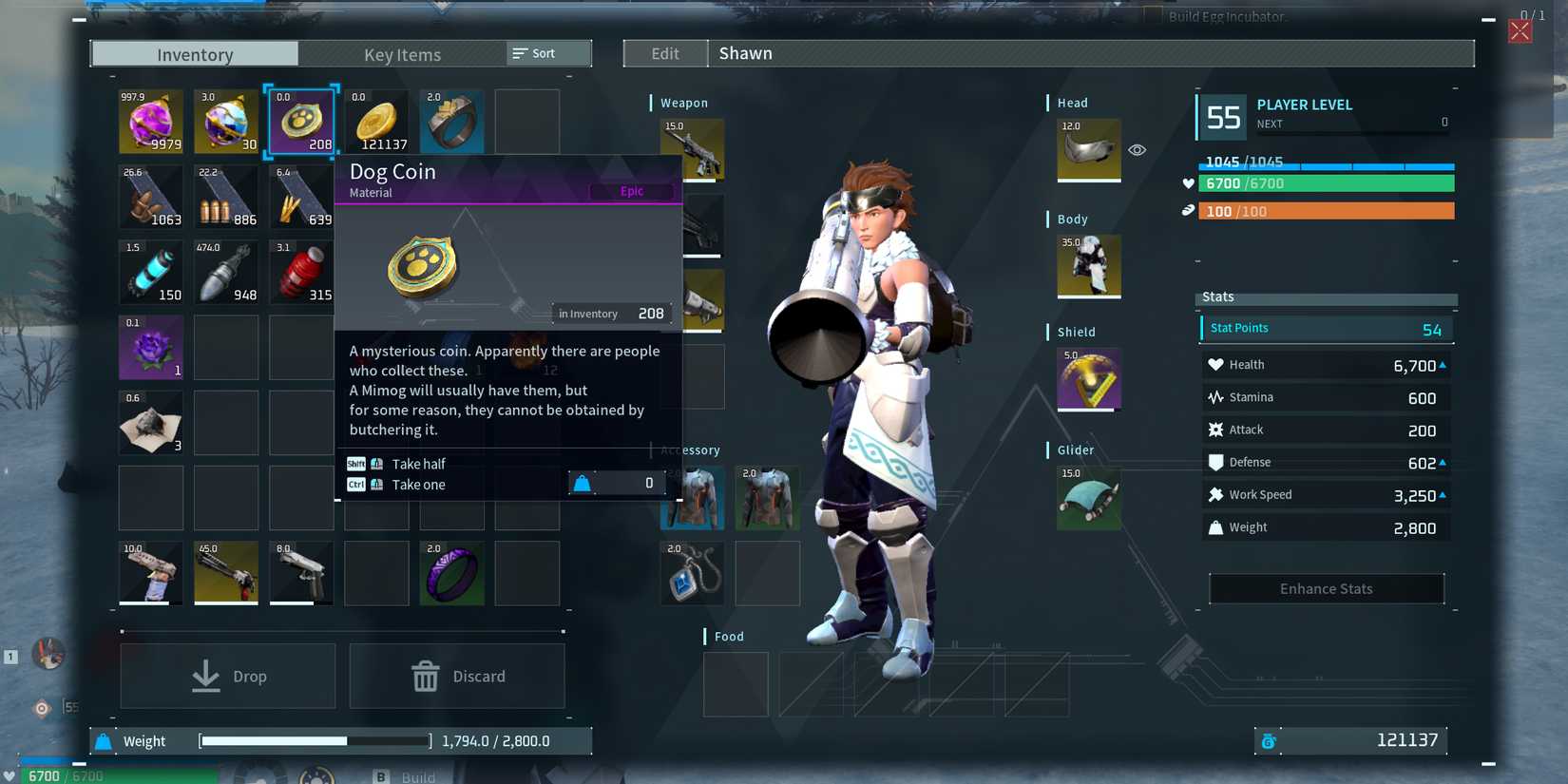Open the Edit tab for character Shawn
This screenshot has height=784, width=1568.
[x=664, y=53]
